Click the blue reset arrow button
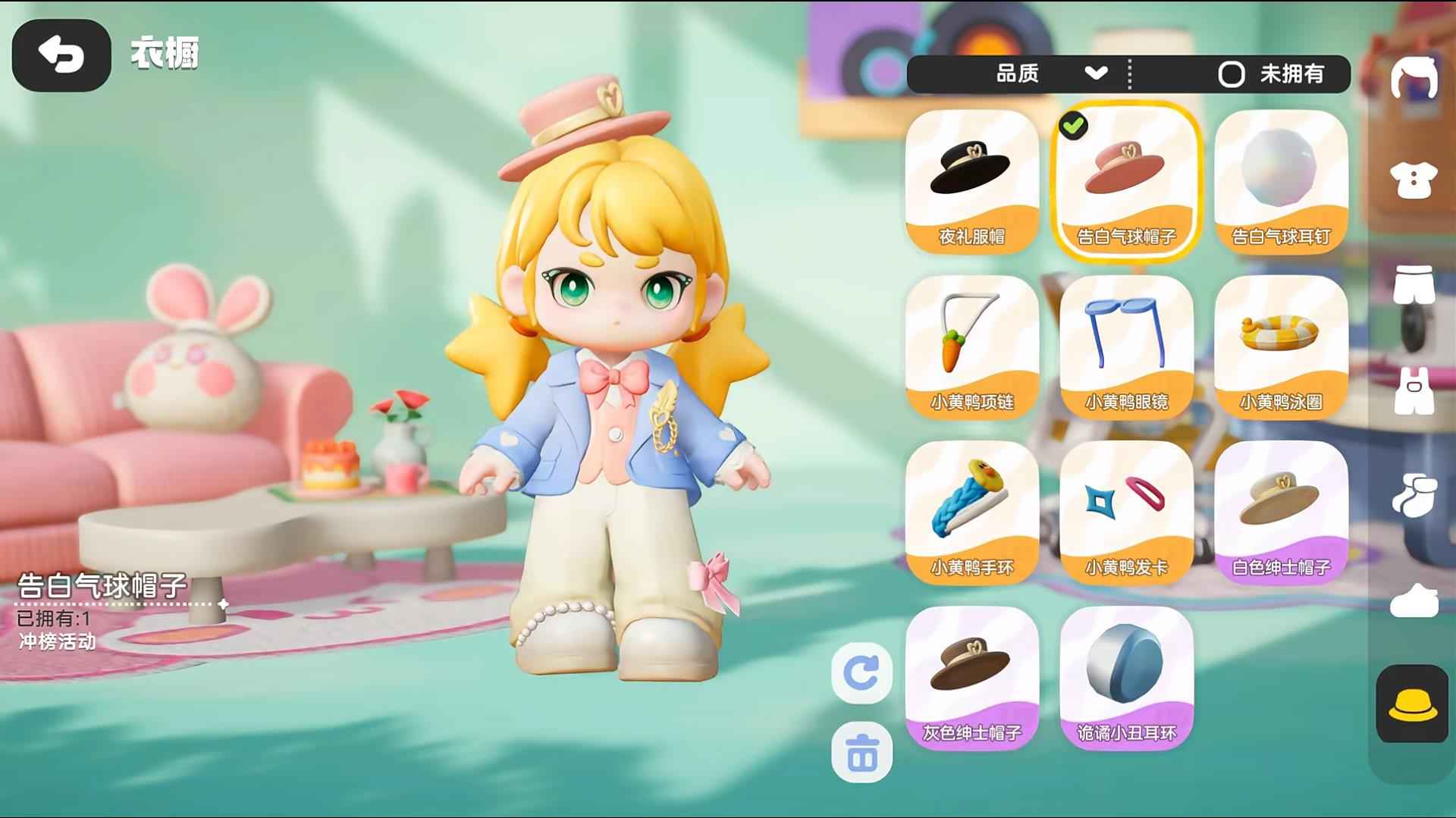The image size is (1456, 818). pos(861,672)
